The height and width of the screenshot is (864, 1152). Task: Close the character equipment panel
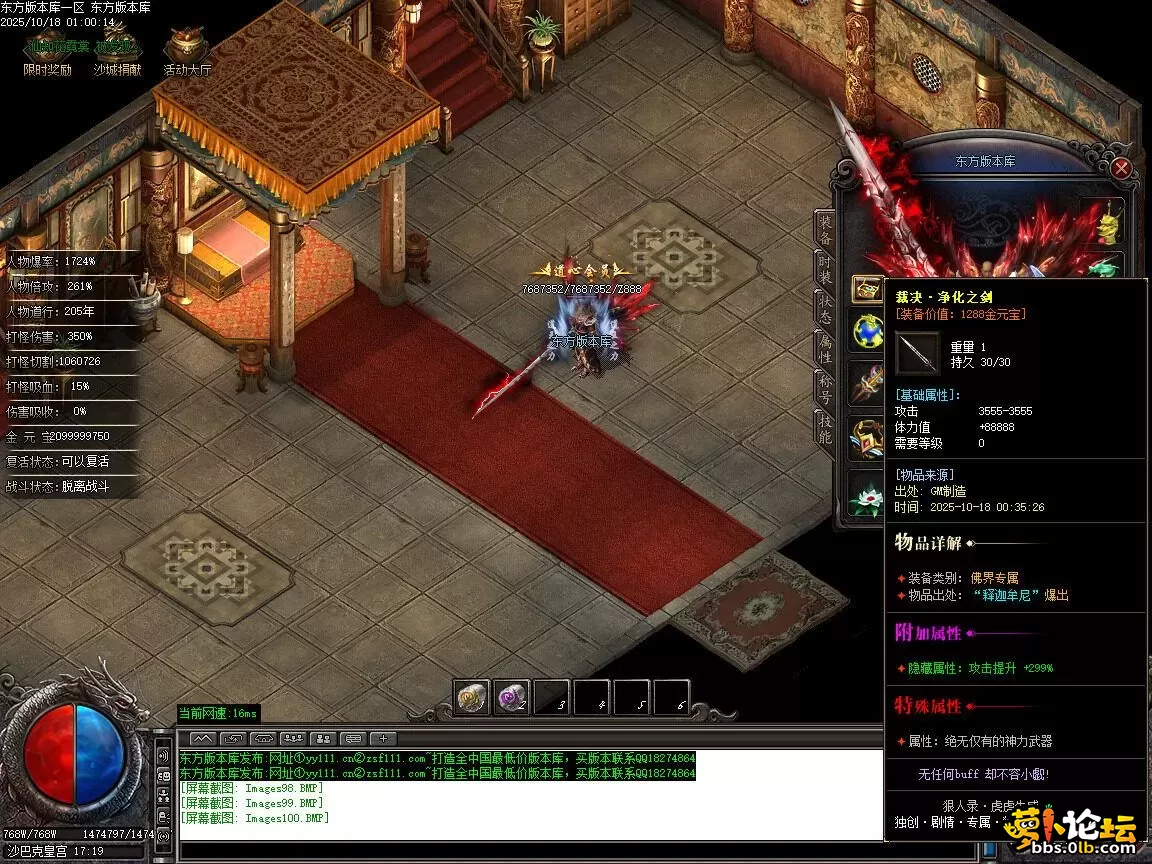[x=1121, y=168]
